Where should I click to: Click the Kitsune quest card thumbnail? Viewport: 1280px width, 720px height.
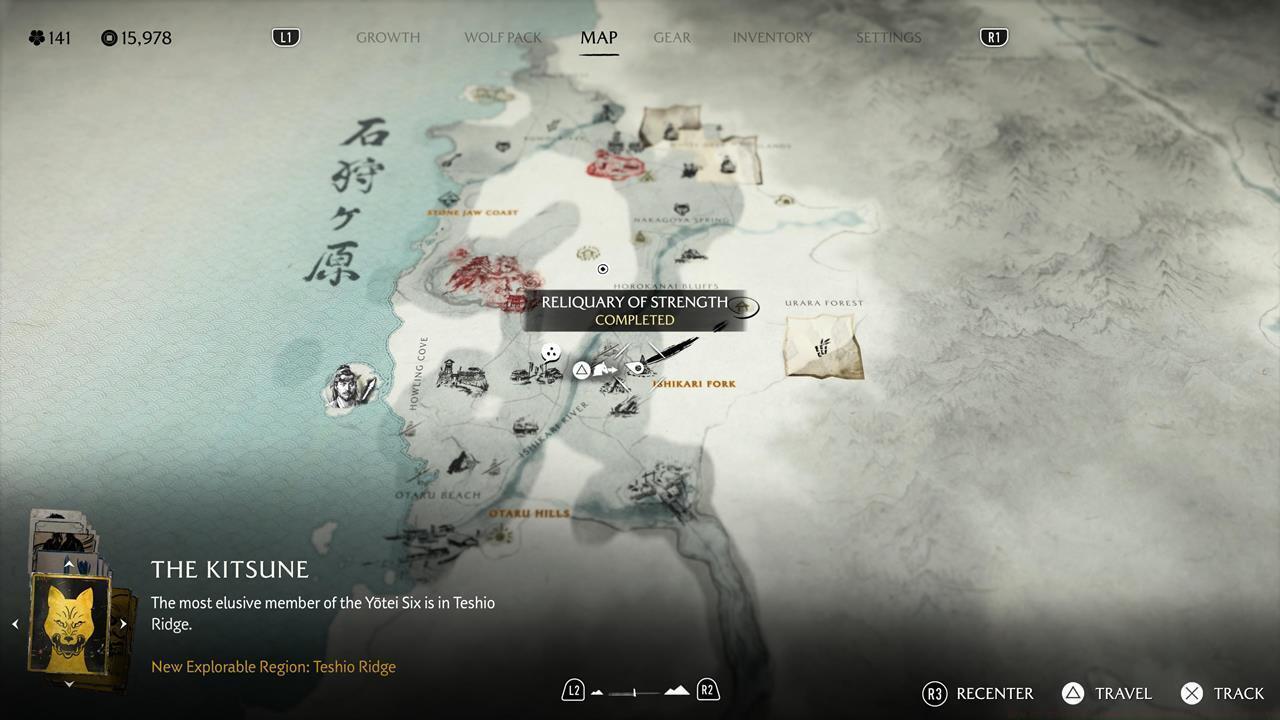click(69, 622)
